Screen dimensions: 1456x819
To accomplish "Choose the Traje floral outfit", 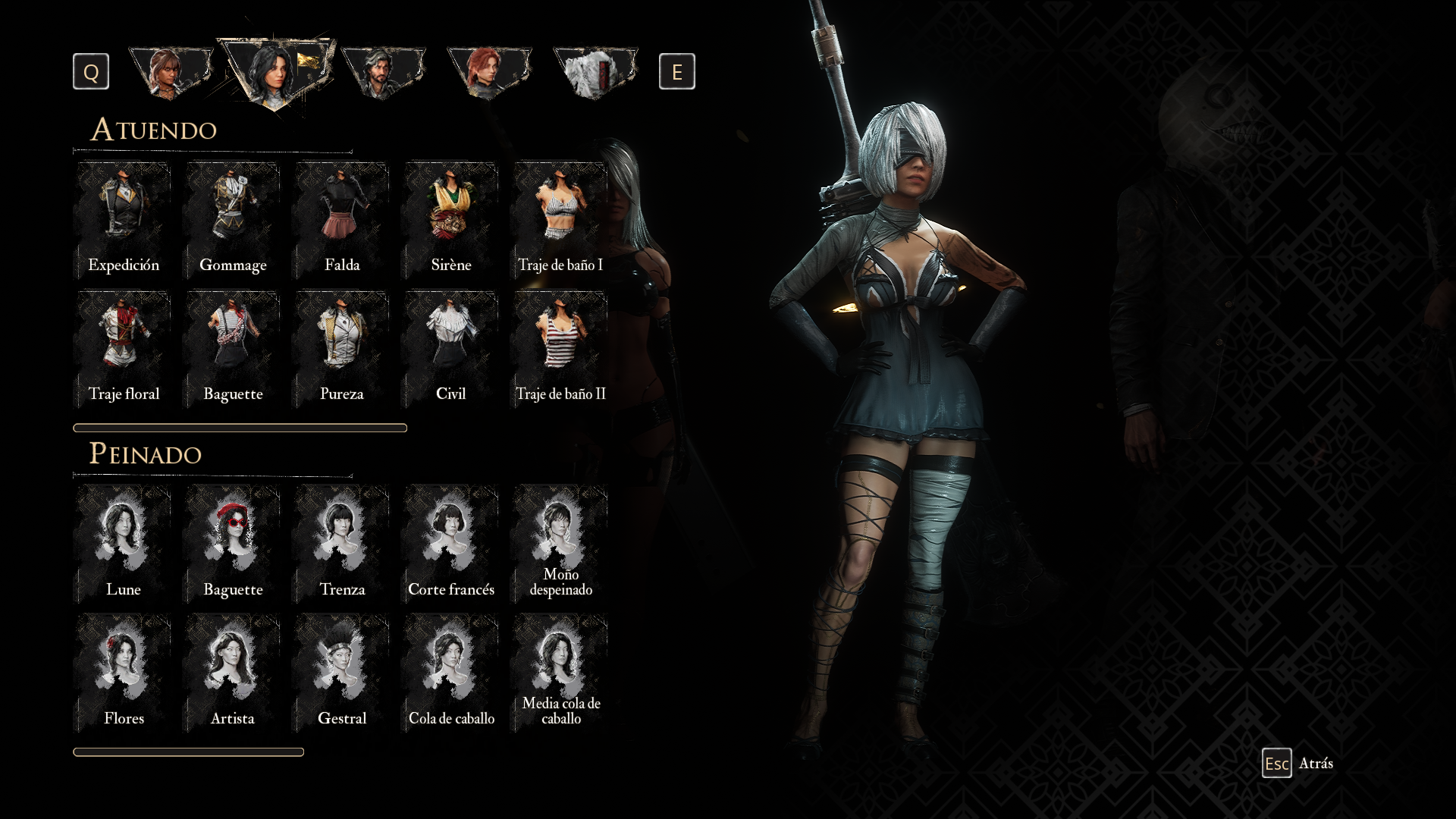I will [124, 349].
